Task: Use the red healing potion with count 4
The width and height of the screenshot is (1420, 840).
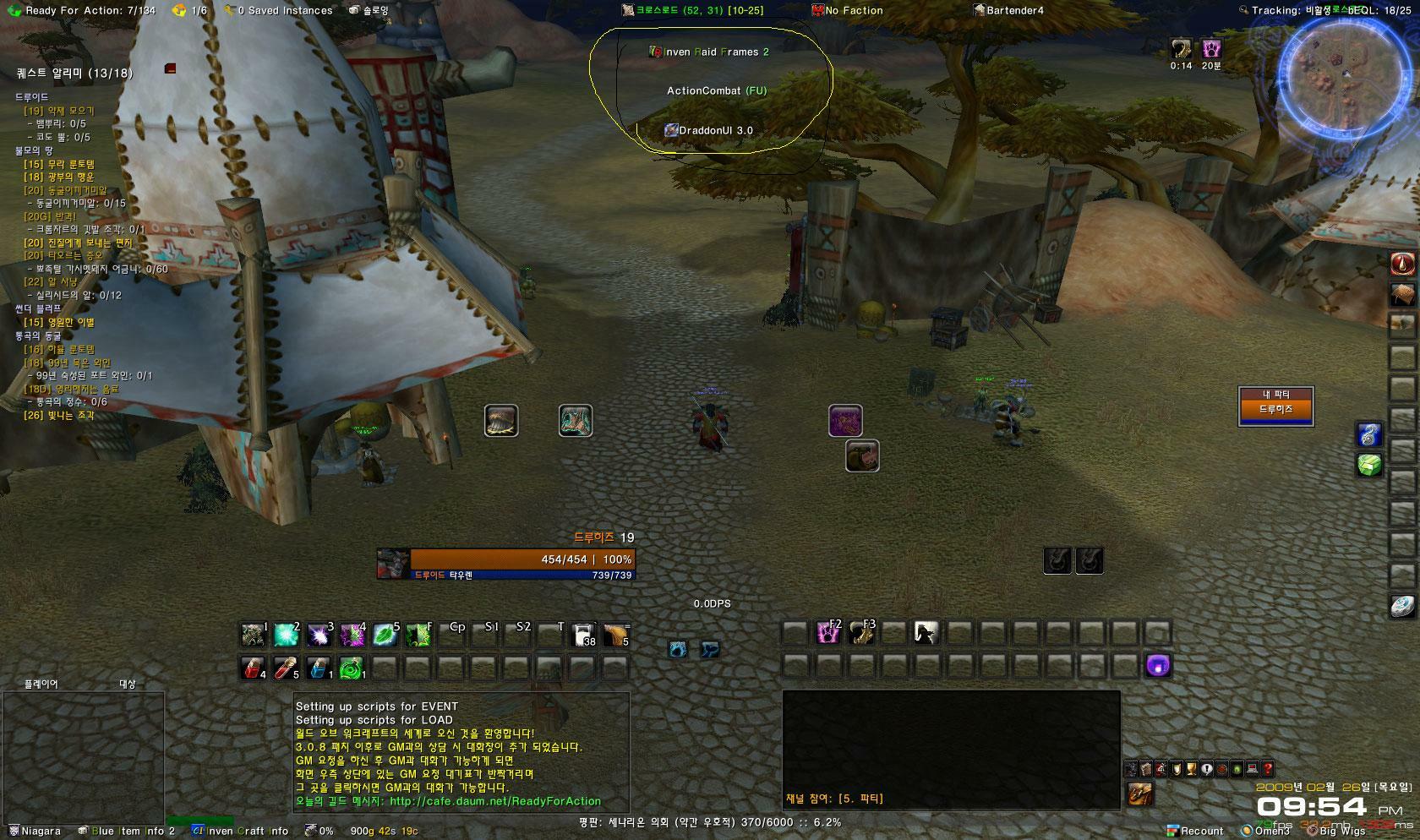Action: [x=253, y=668]
